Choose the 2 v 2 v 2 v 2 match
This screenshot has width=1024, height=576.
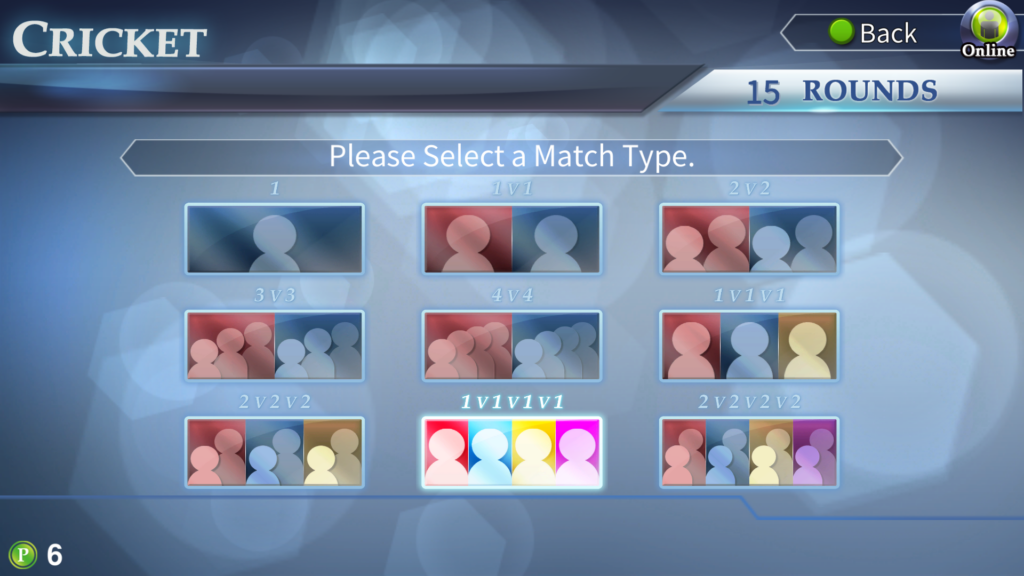tap(749, 453)
